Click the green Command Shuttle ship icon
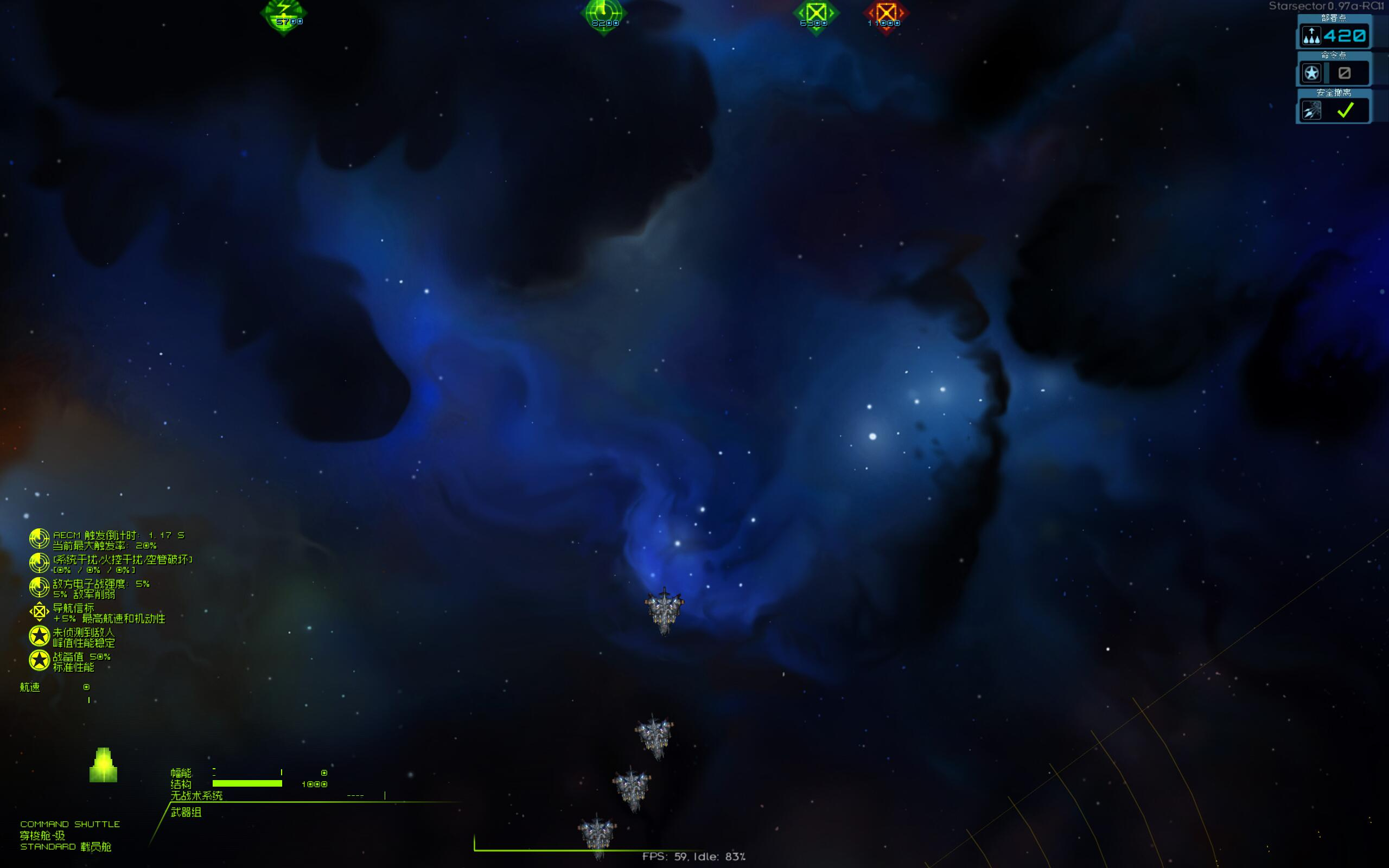Viewport: 1389px width, 868px height. pyautogui.click(x=103, y=765)
